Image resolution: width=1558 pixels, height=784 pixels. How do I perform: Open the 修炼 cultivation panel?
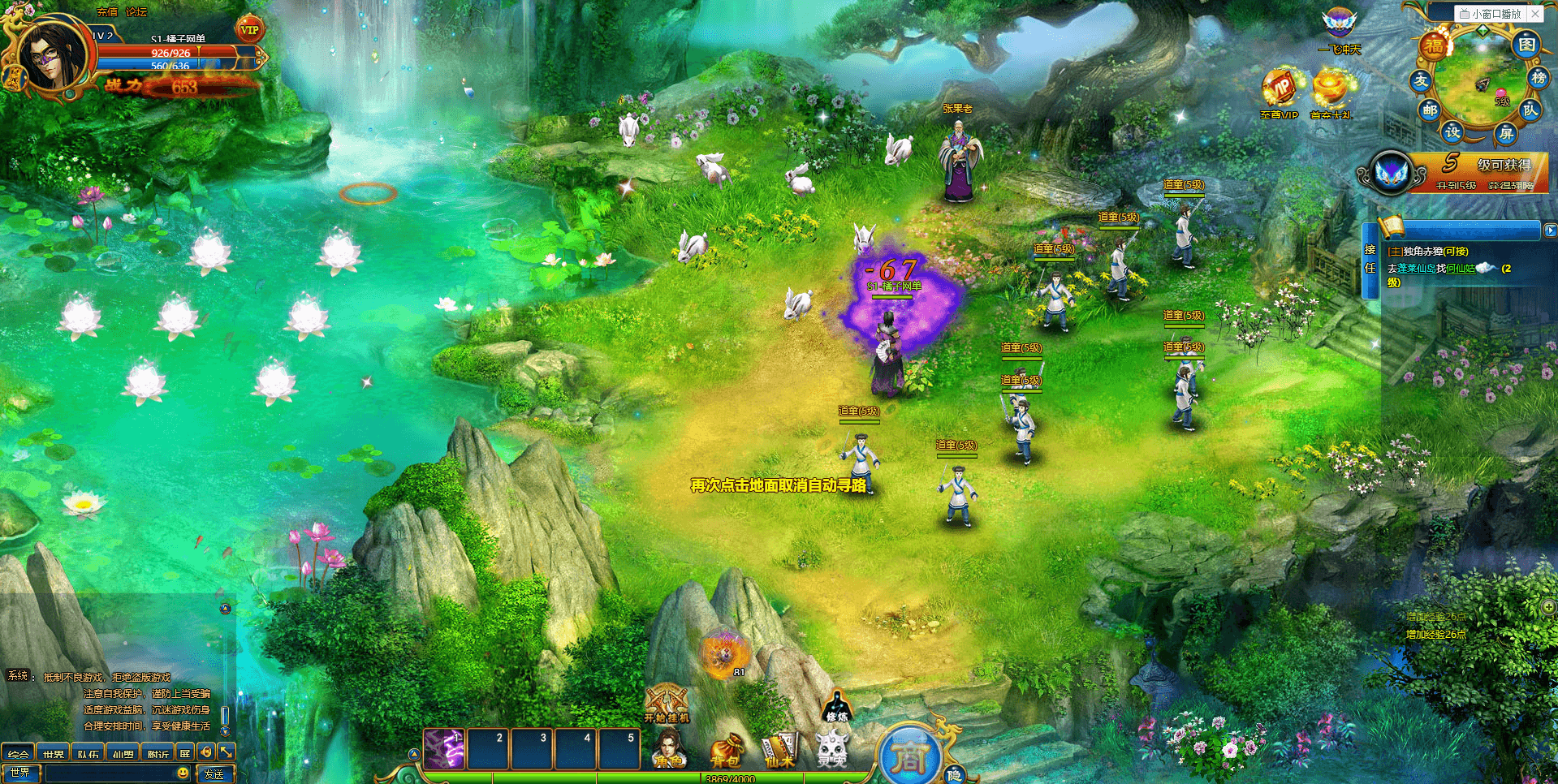point(836,706)
